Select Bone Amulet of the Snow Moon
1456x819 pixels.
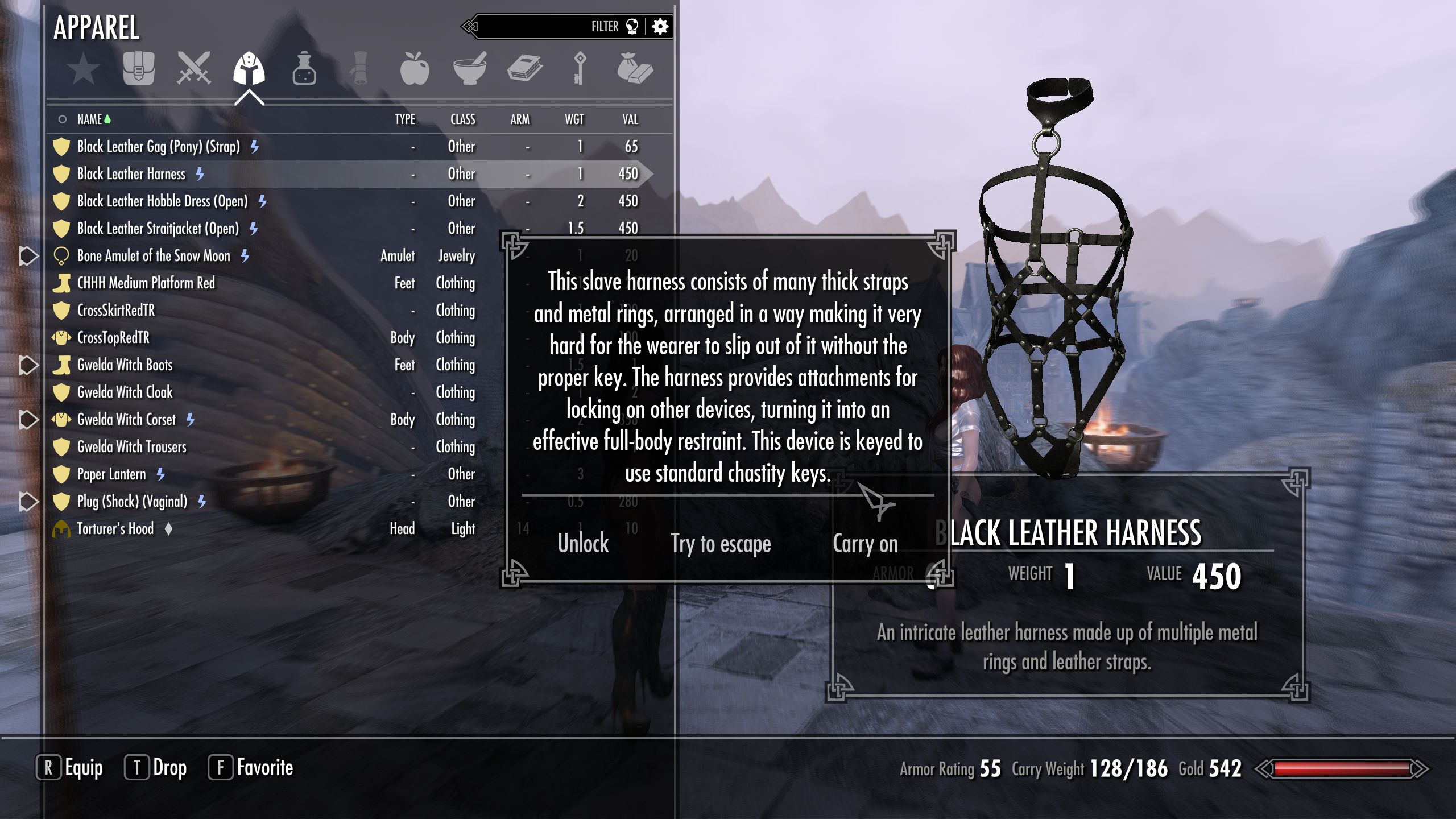tap(154, 256)
